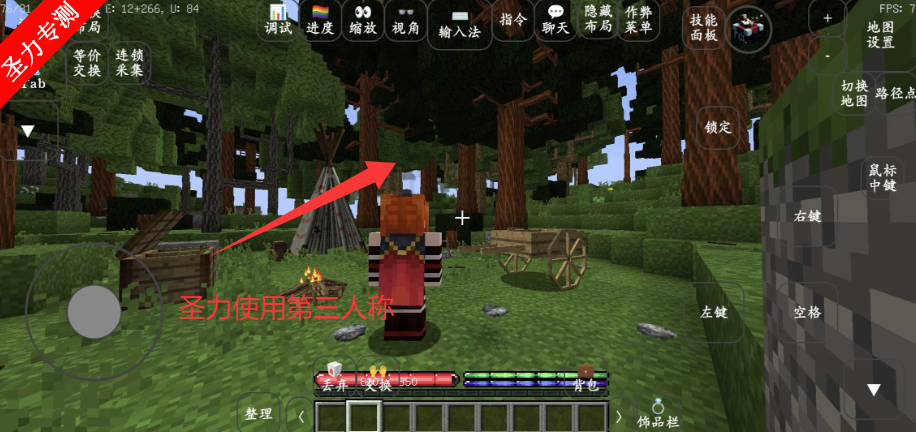Image resolution: width=916 pixels, height=432 pixels.
Task: Open the 输入法 input method button
Action: click(460, 24)
